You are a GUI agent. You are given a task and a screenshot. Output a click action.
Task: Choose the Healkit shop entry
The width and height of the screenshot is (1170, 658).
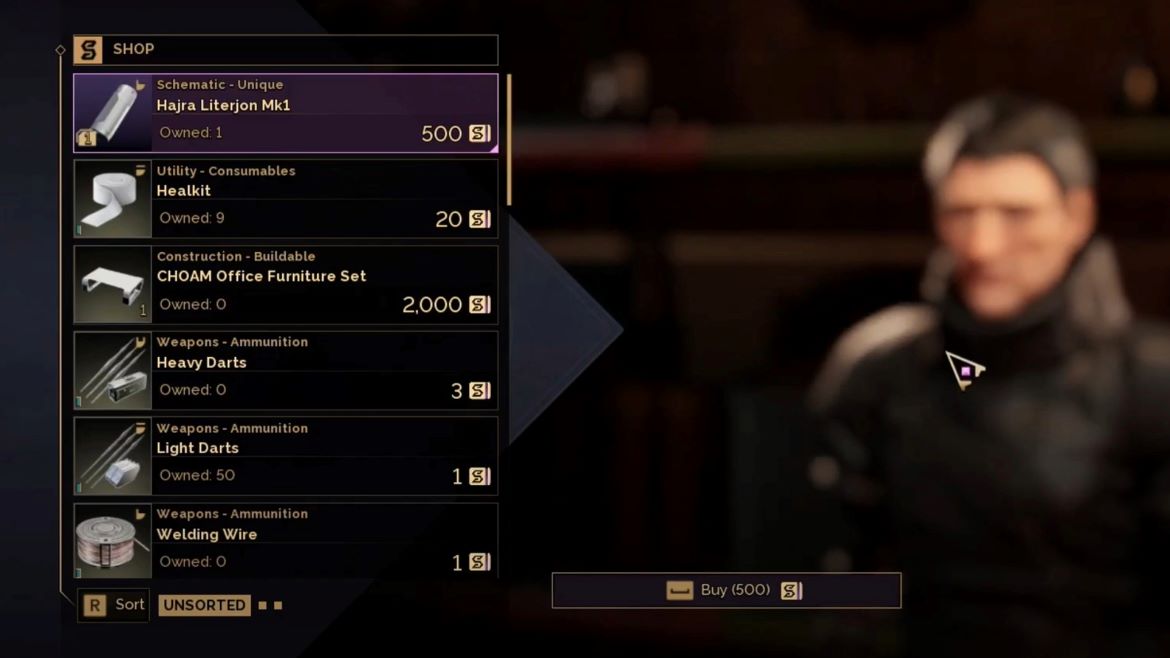[x=285, y=199]
